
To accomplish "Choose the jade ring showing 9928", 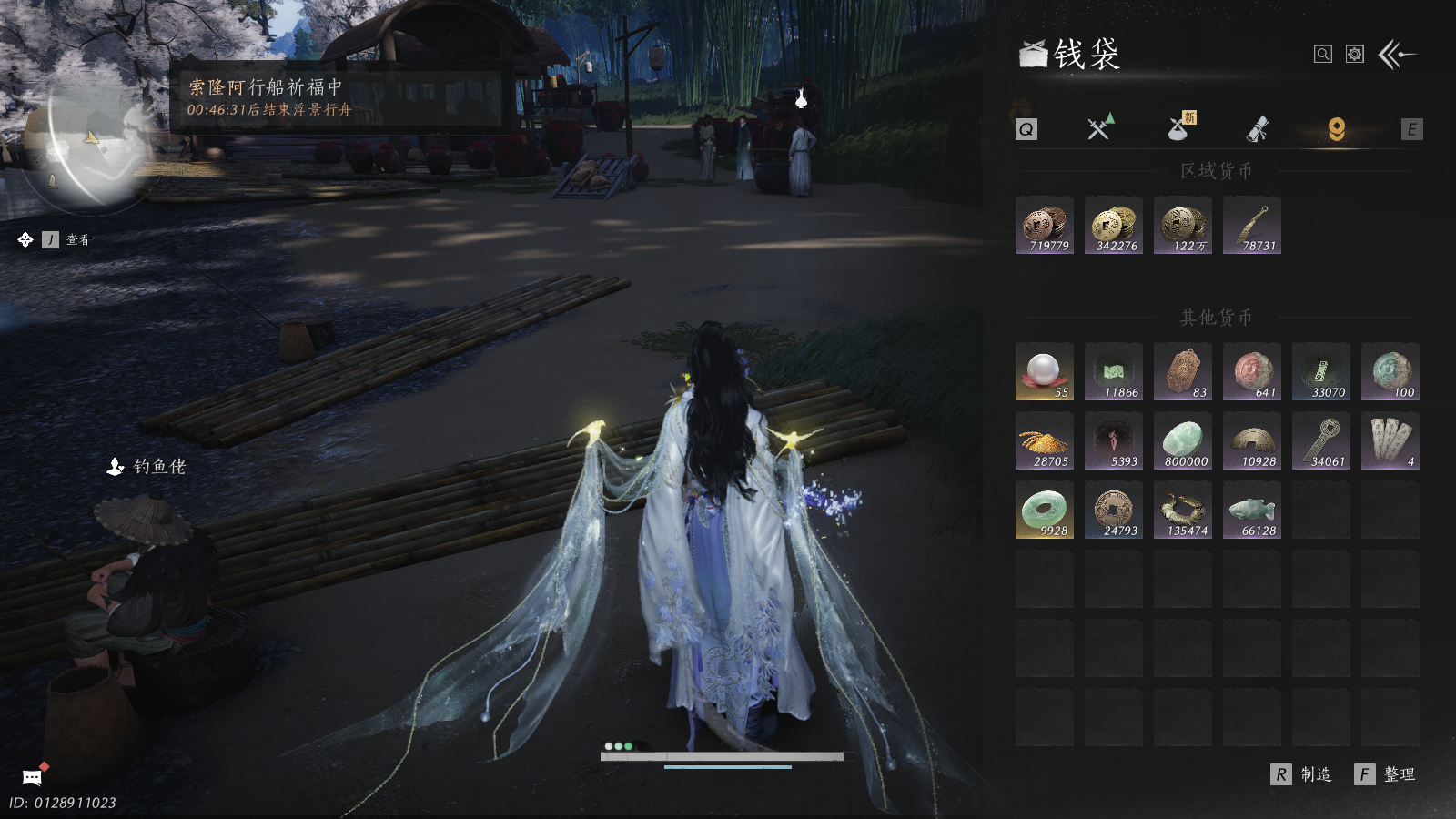I will (1045, 510).
